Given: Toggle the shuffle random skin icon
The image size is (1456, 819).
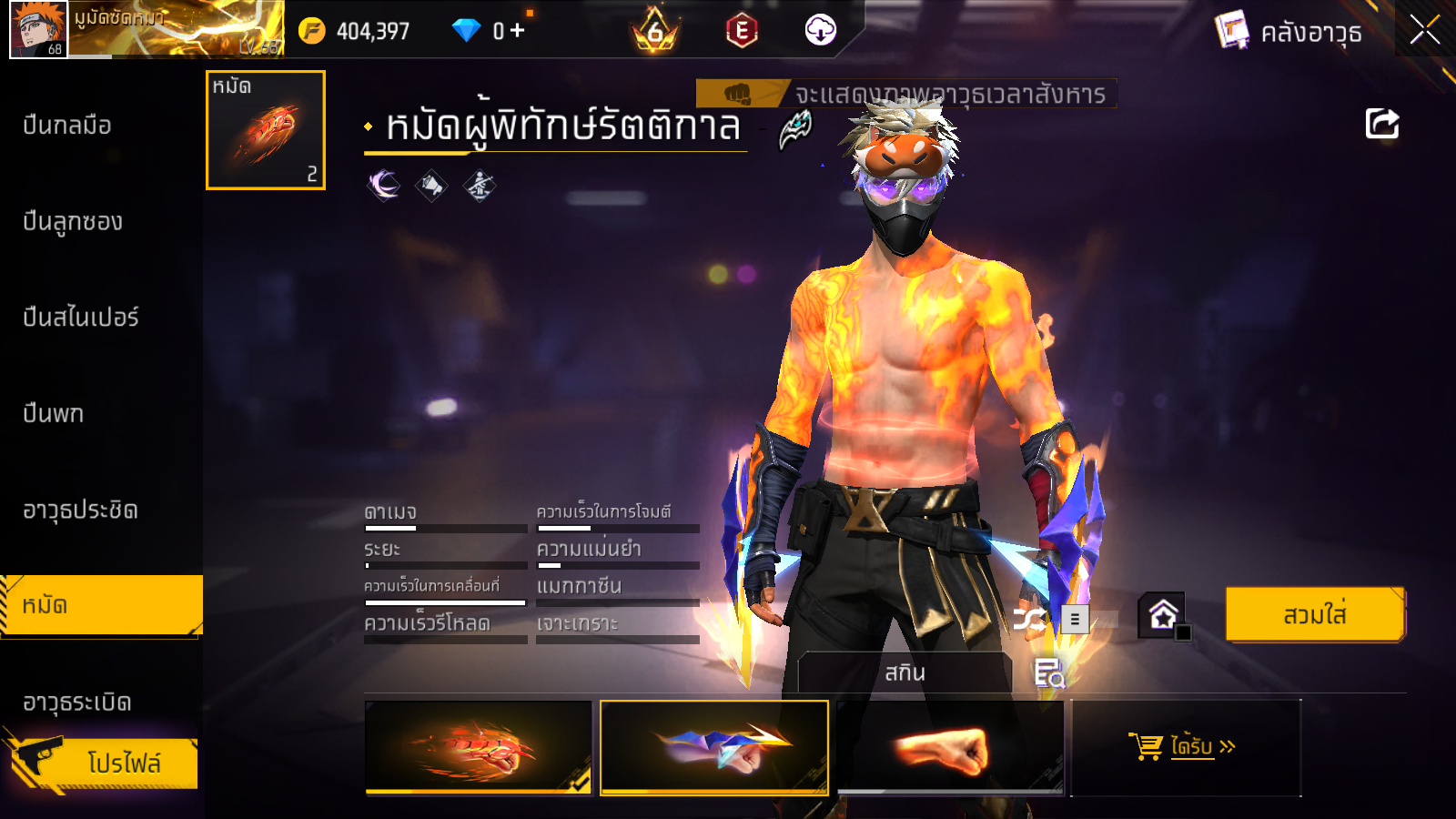Looking at the screenshot, I should click(x=1029, y=620).
